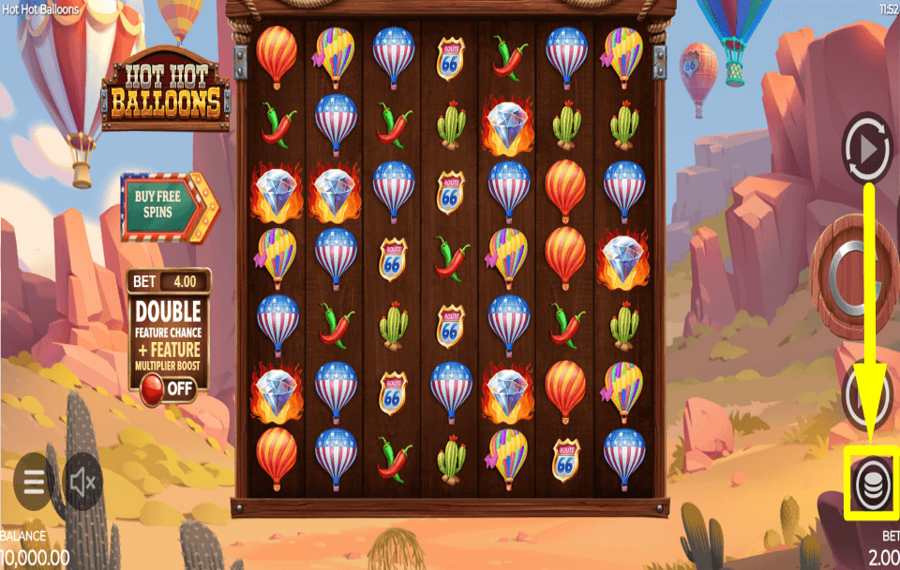Toggle the Double Feature Chance OFF switch
Screen dimensions: 900x570
[167, 387]
